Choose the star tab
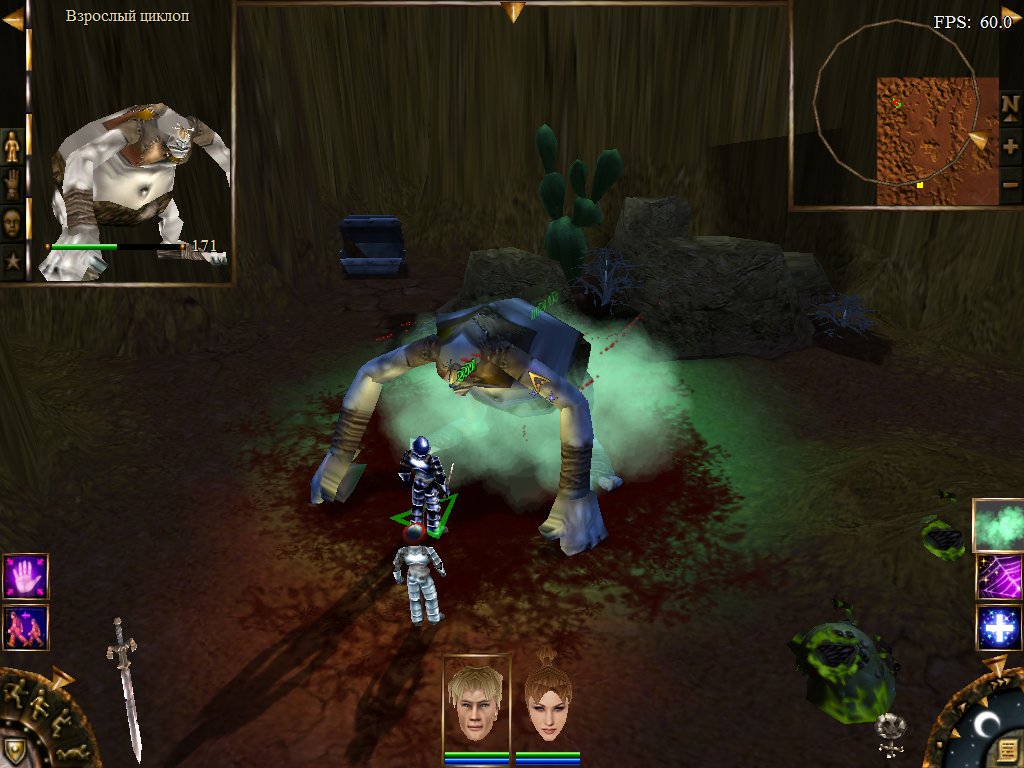1024x768 pixels. pos(12,262)
